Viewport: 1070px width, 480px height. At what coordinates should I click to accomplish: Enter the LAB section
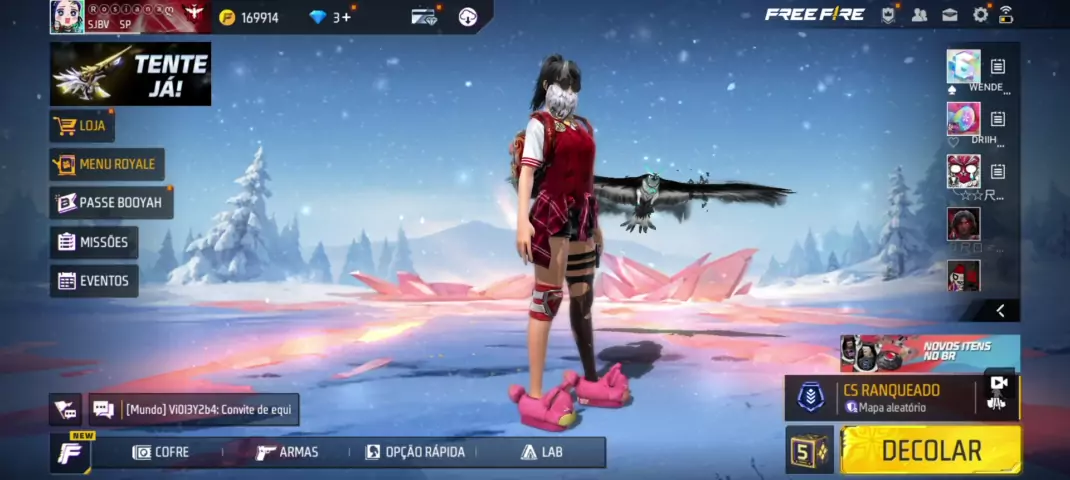[x=541, y=452]
